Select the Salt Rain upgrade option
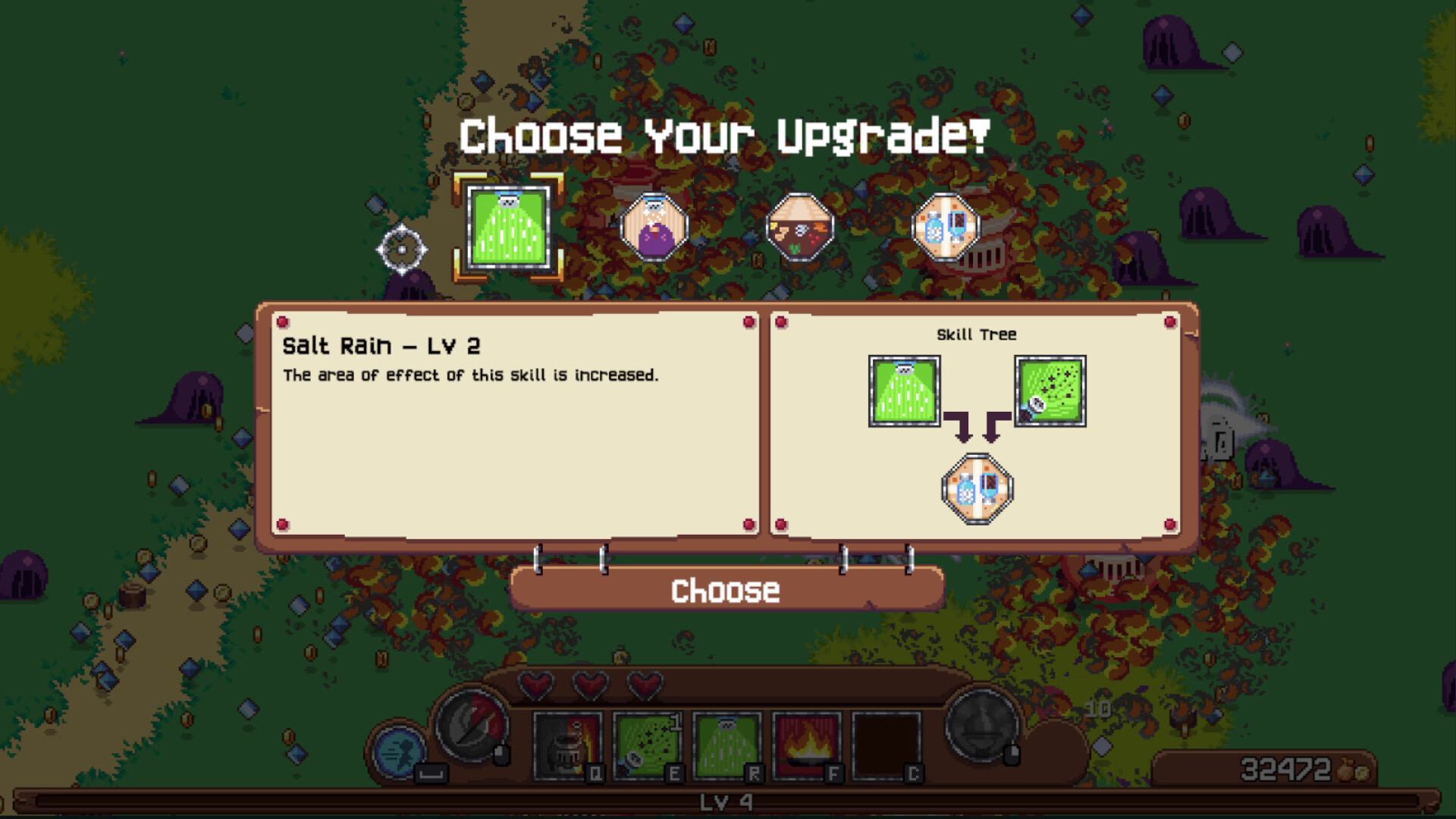Viewport: 1456px width, 819px height. tap(510, 225)
